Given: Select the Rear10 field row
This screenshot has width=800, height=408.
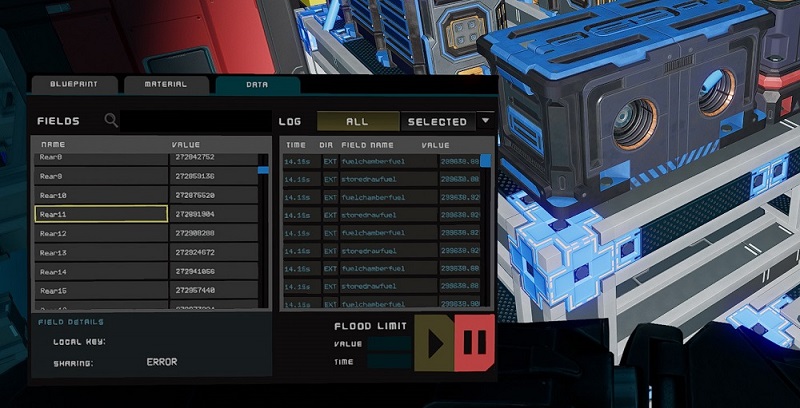Looking at the screenshot, I should 101,195.
